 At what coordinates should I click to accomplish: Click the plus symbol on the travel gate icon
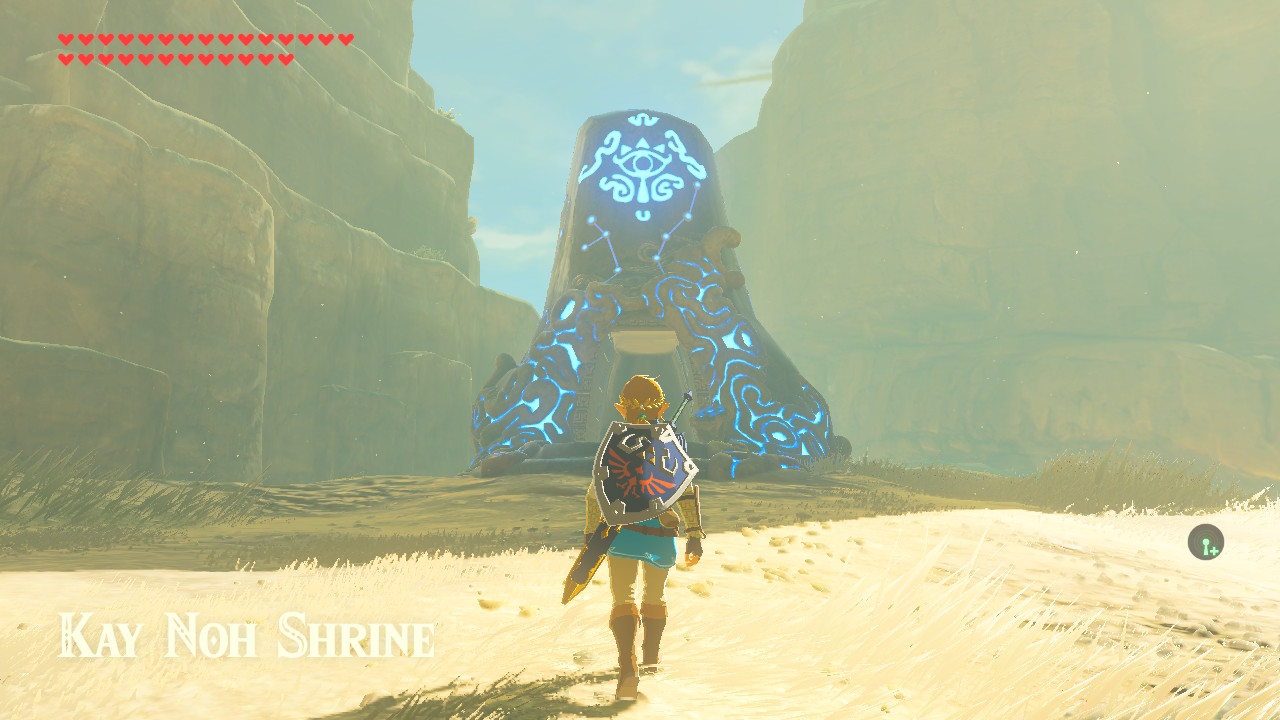coord(1214,551)
